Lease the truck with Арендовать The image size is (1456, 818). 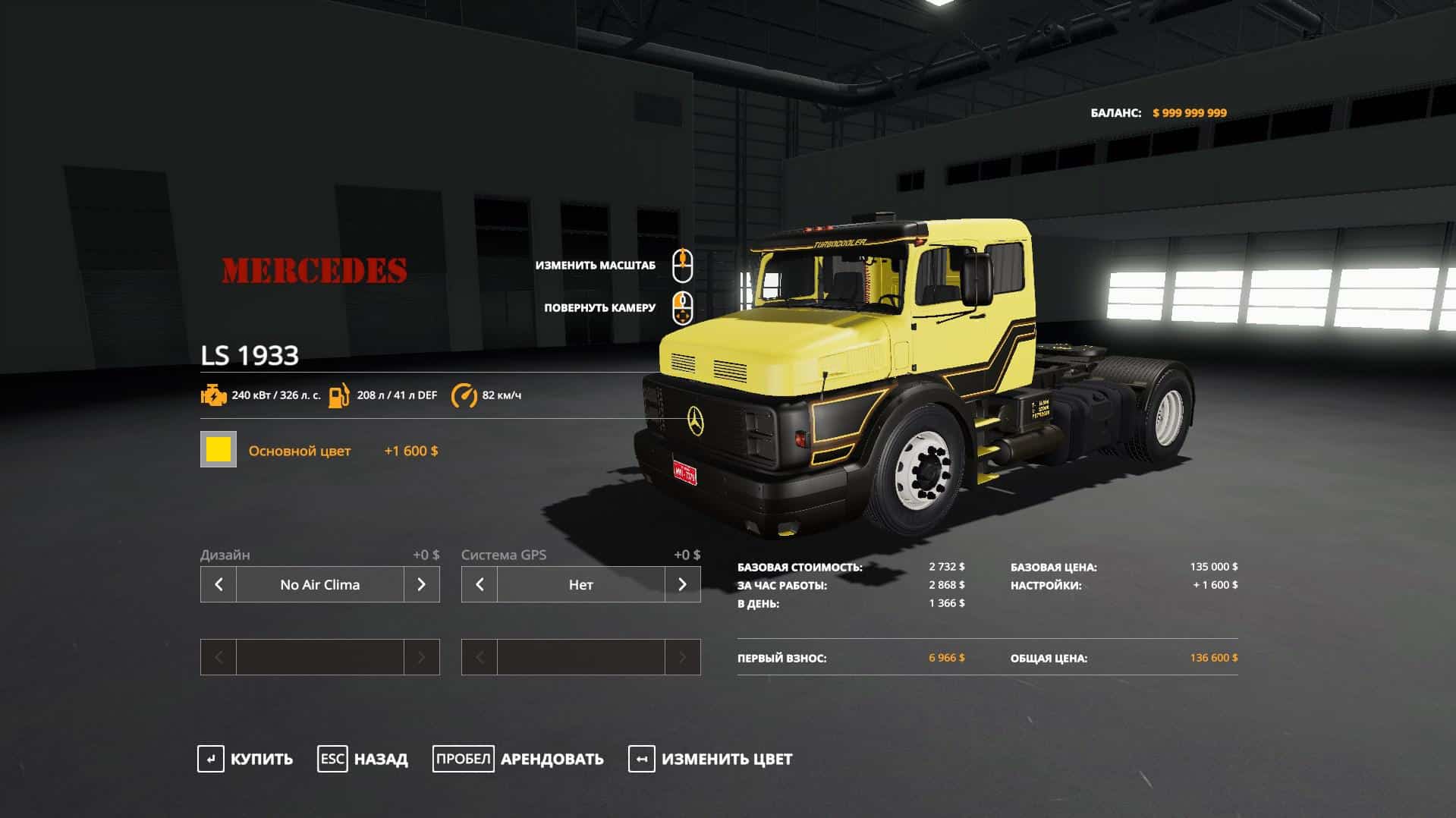518,759
